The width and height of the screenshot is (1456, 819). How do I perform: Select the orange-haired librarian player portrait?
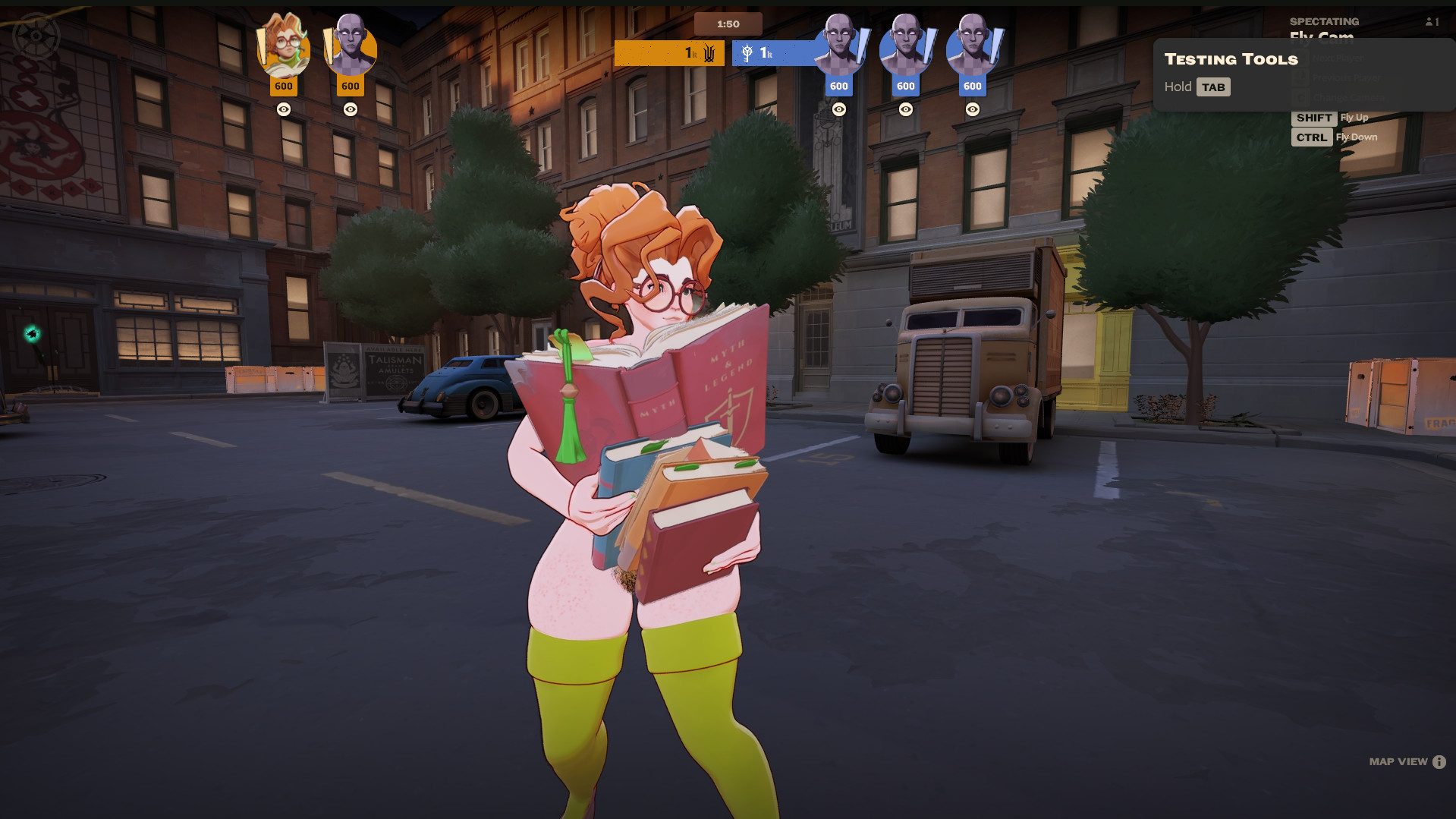(284, 47)
